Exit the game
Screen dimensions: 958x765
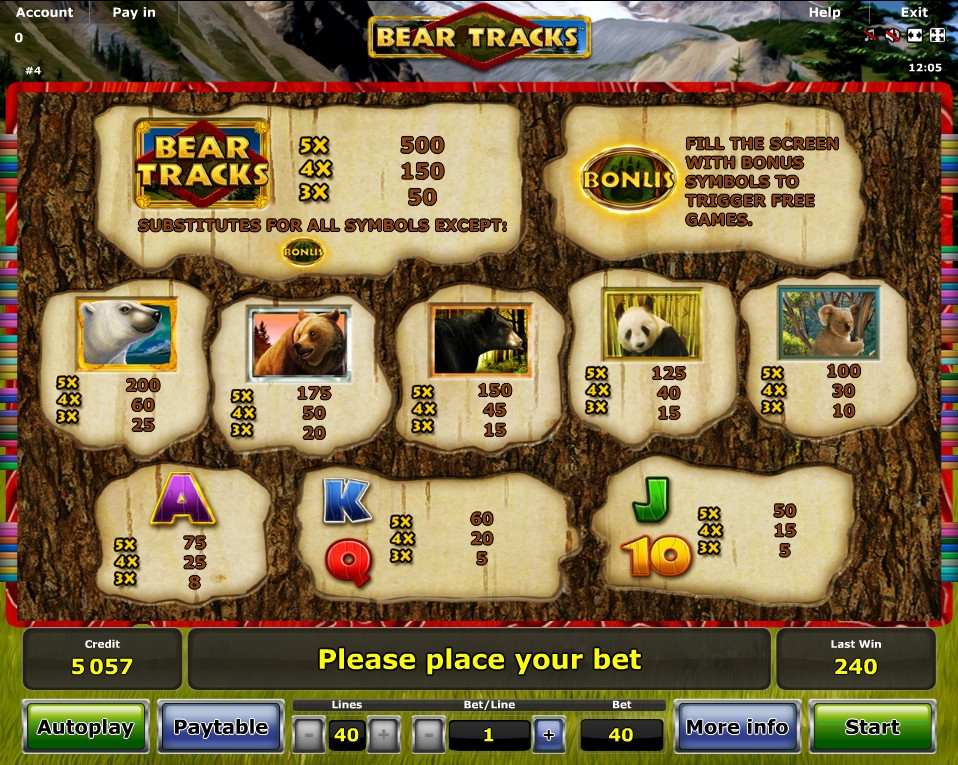tap(914, 12)
